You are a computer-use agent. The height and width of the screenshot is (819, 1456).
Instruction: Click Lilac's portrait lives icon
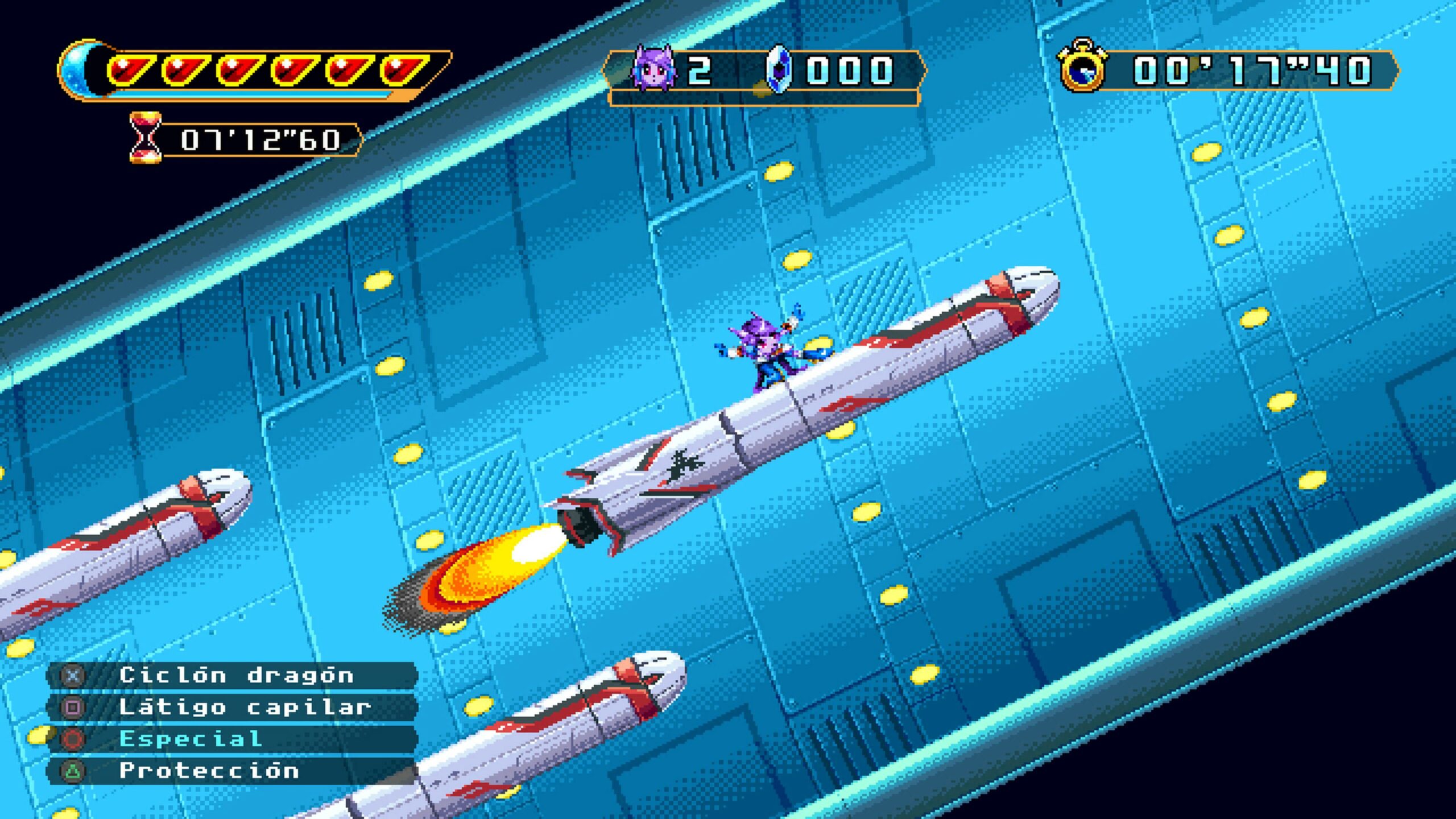pyautogui.click(x=653, y=69)
